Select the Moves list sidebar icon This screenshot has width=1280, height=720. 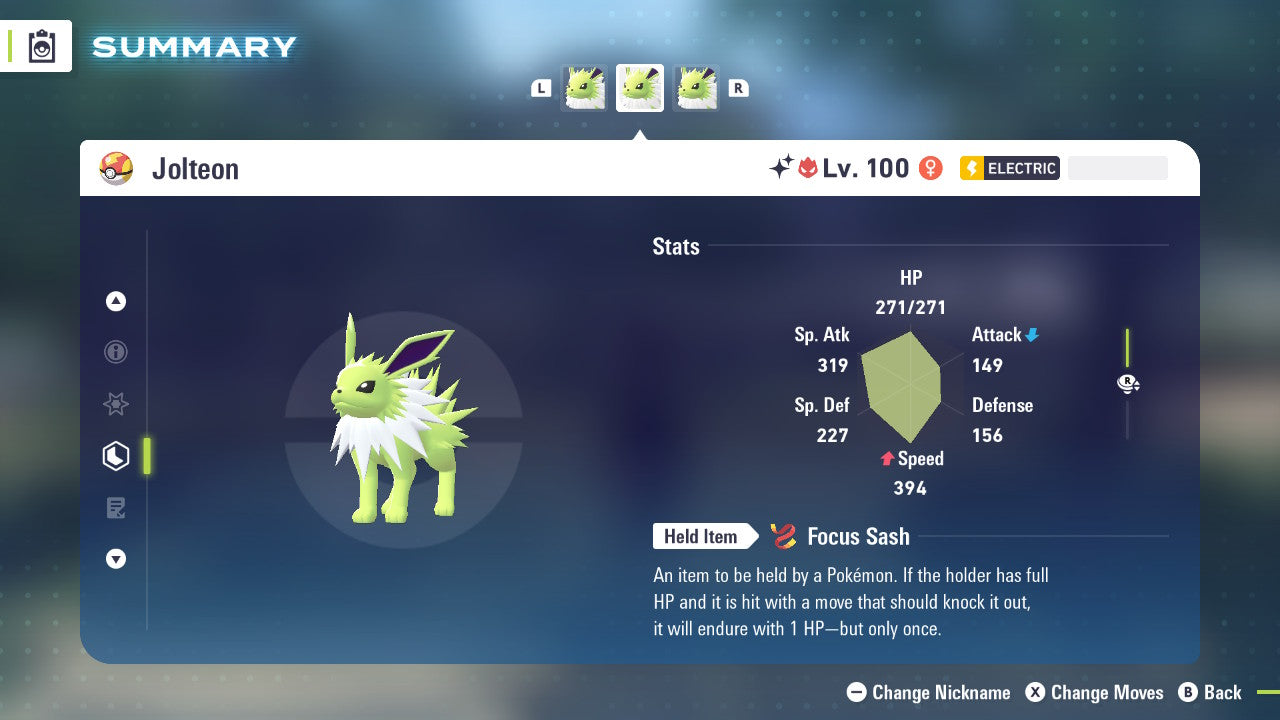(x=116, y=508)
